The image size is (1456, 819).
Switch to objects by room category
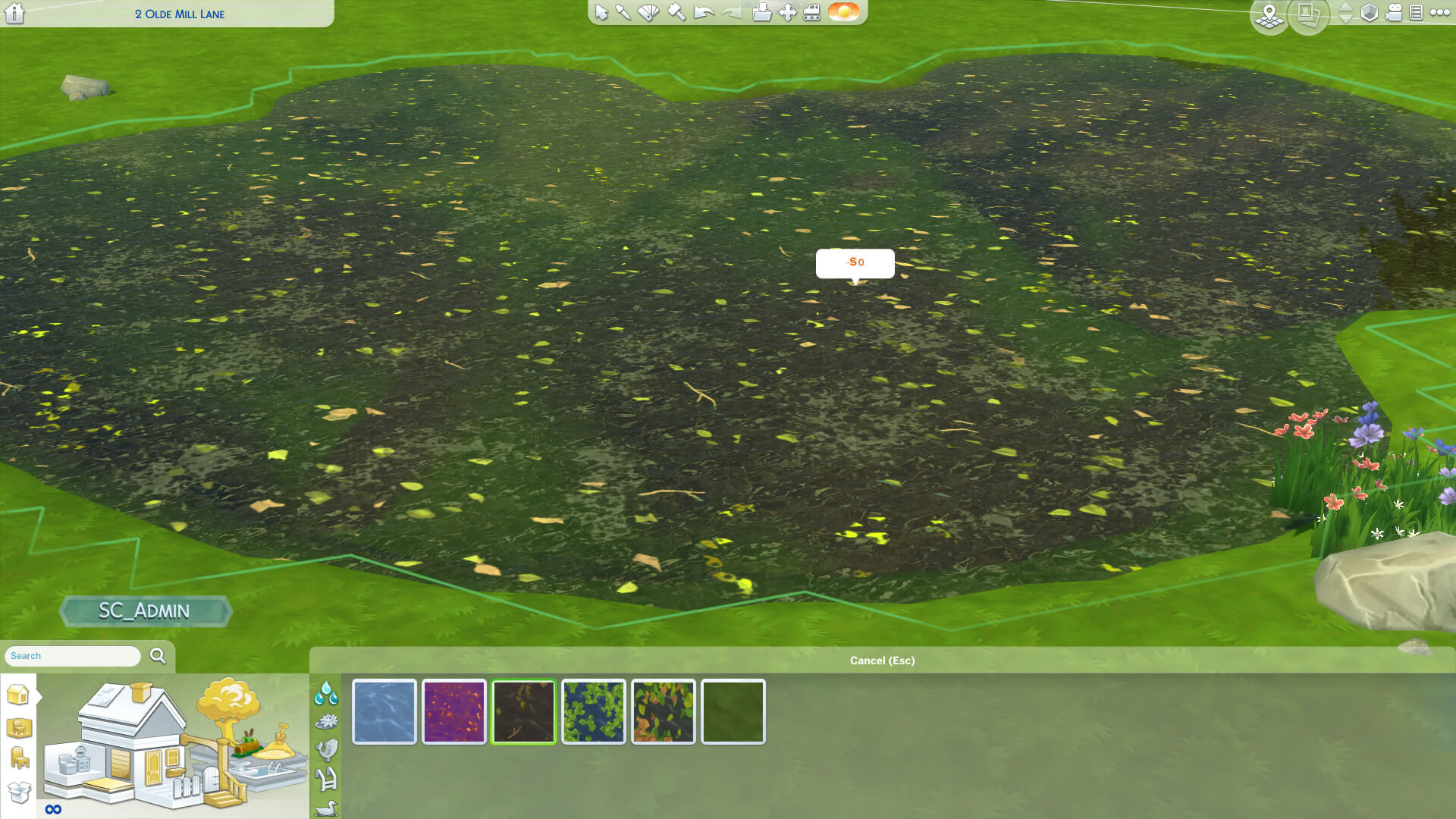point(19,728)
